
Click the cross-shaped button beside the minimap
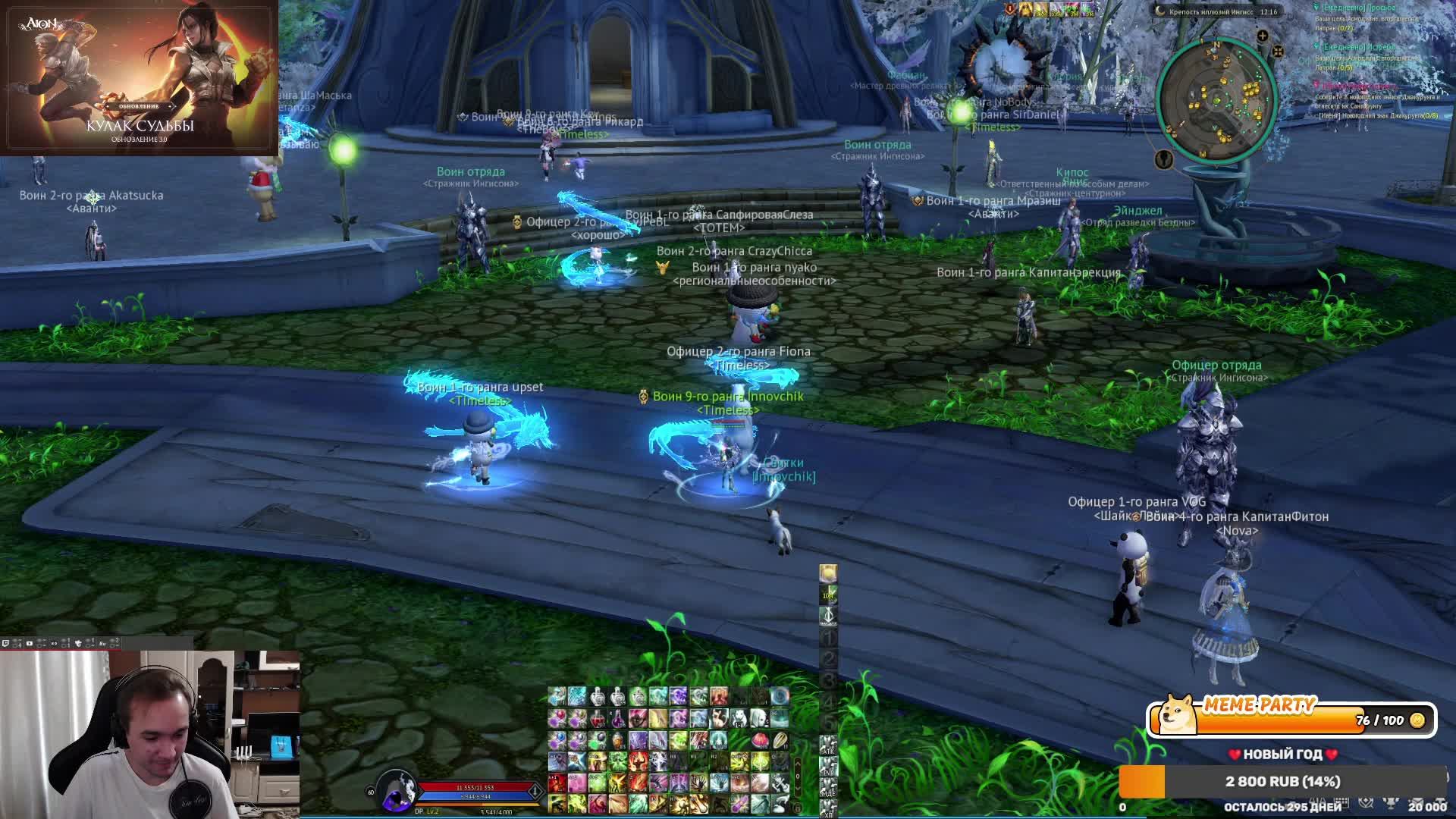click(x=1278, y=51)
